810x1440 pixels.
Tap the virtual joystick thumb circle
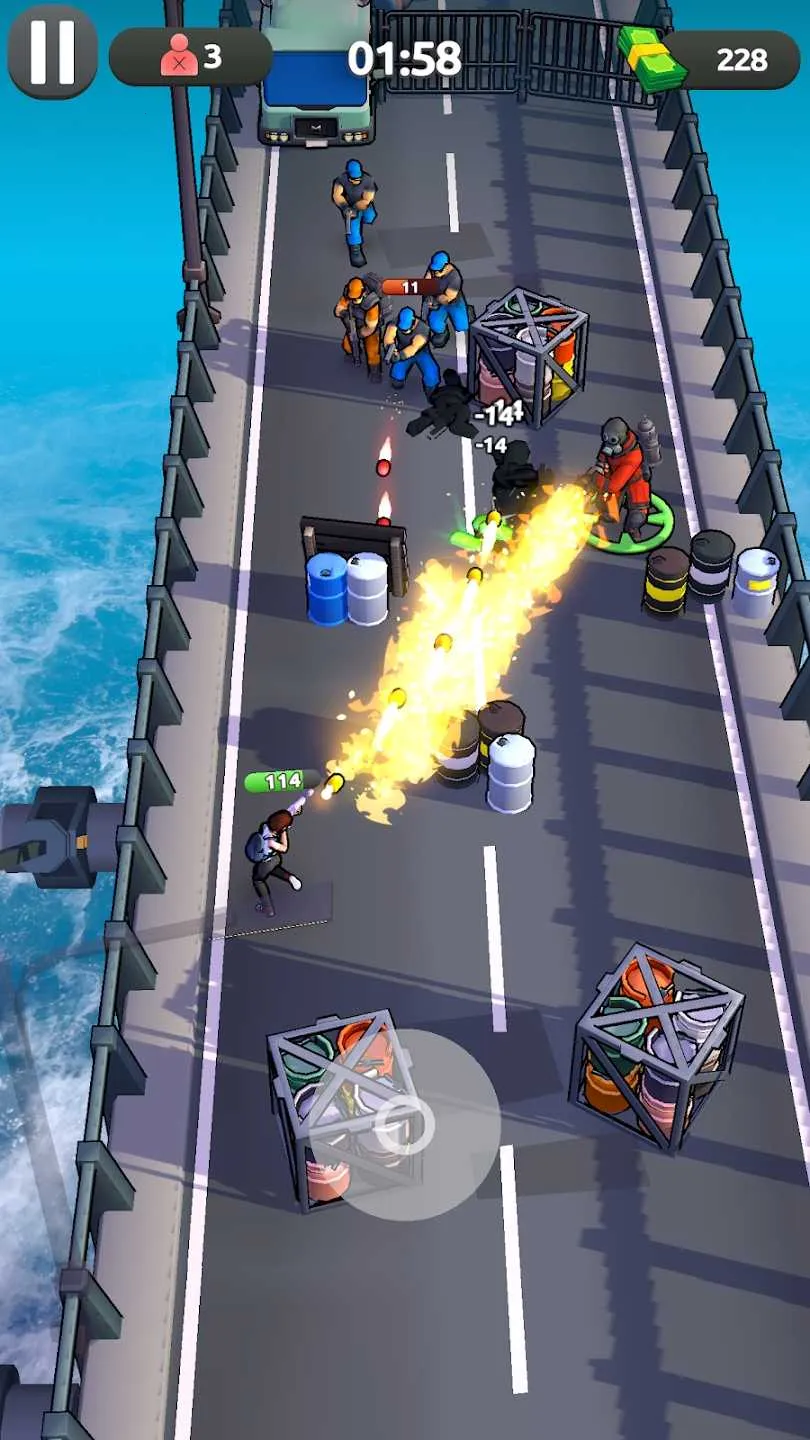pyautogui.click(x=406, y=1124)
